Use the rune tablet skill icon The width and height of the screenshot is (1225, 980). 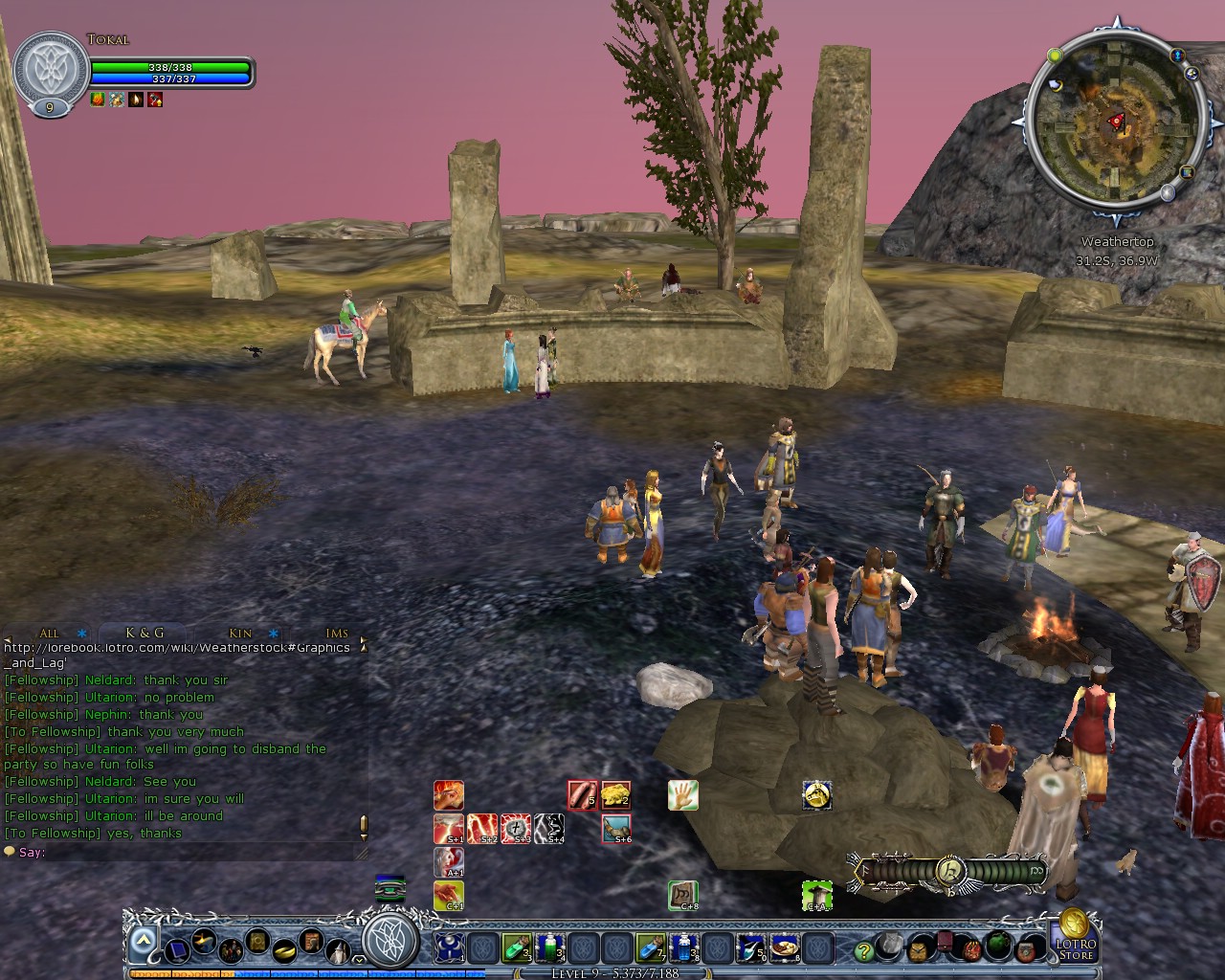682,896
